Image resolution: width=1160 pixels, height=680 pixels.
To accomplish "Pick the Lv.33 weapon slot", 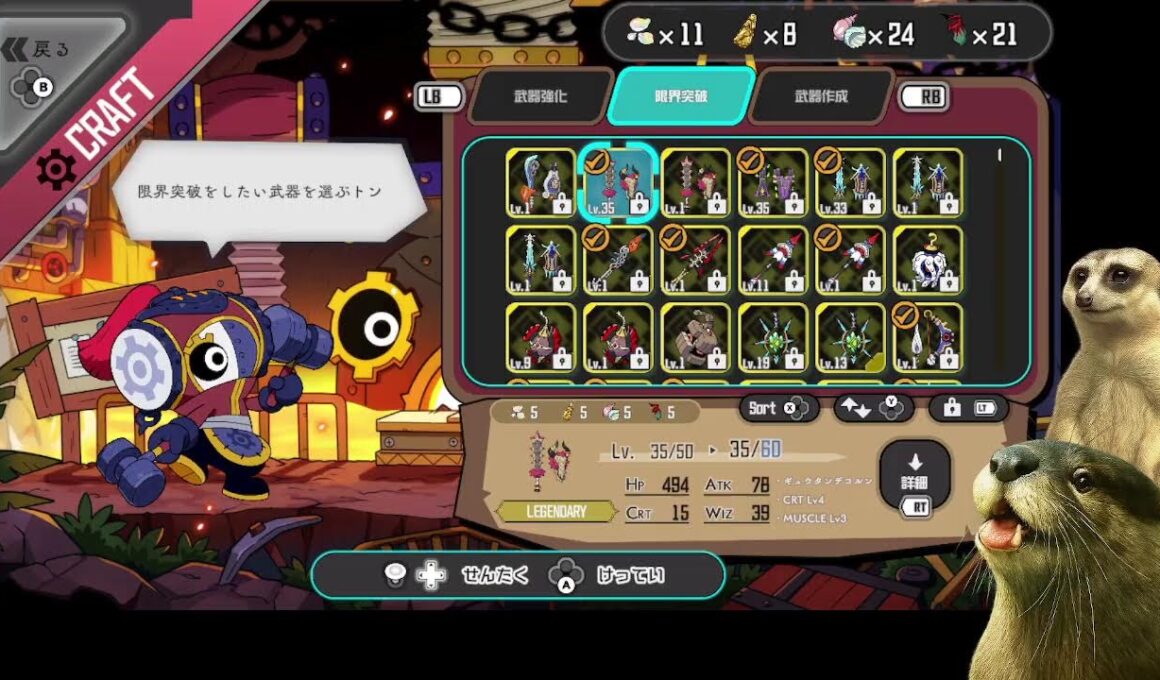I will 850,182.
